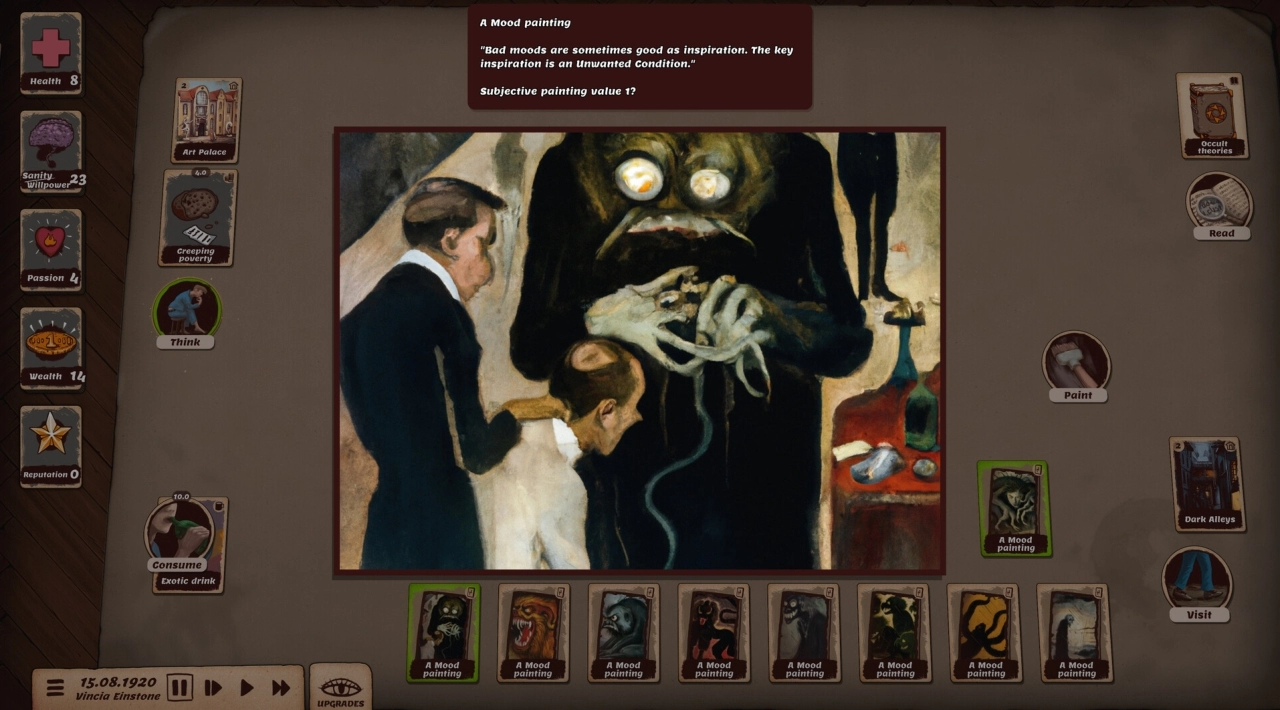Pick the yellow Mood painting with black tentacles
Screen dimensions: 1280x710
pos(985,632)
